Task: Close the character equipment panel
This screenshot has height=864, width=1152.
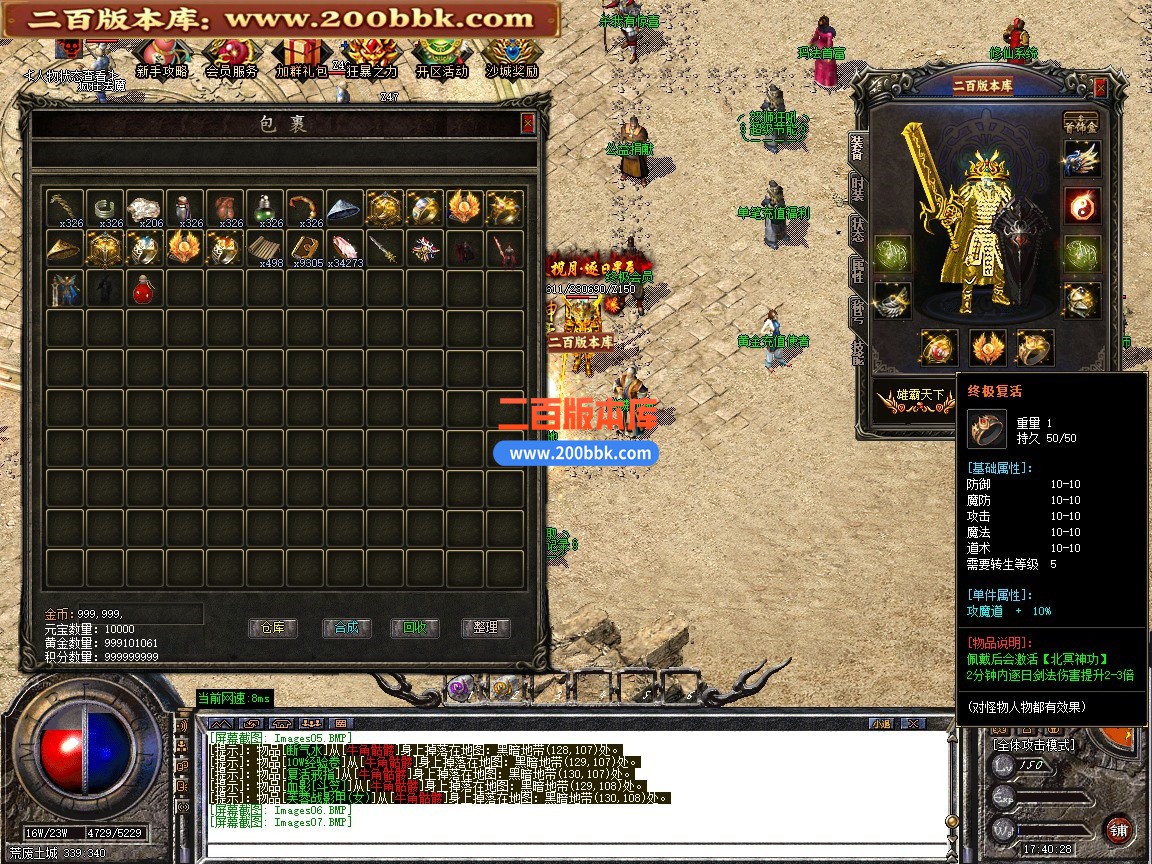Action: point(1100,87)
